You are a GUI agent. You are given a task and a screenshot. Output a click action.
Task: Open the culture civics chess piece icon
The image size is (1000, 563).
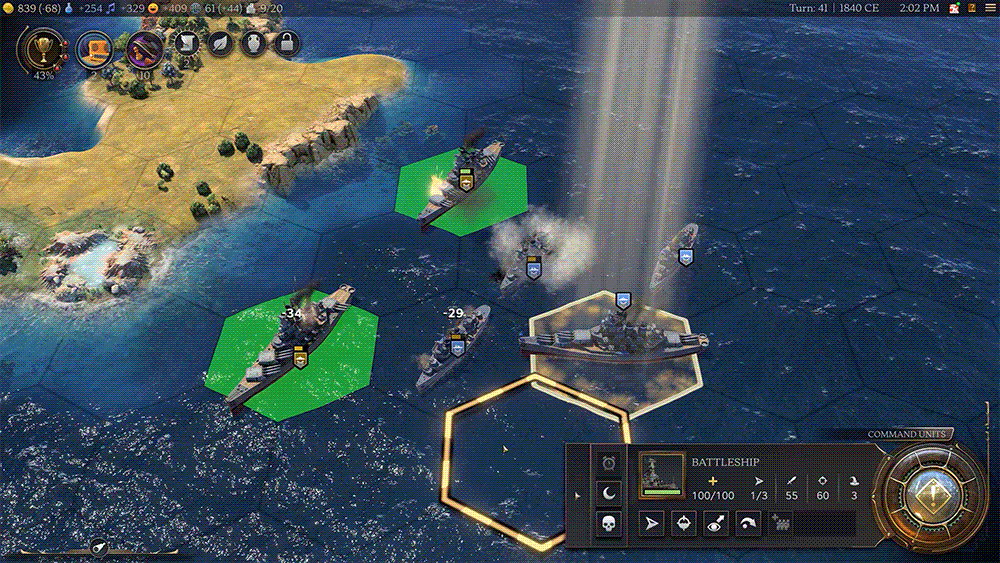coord(146,49)
